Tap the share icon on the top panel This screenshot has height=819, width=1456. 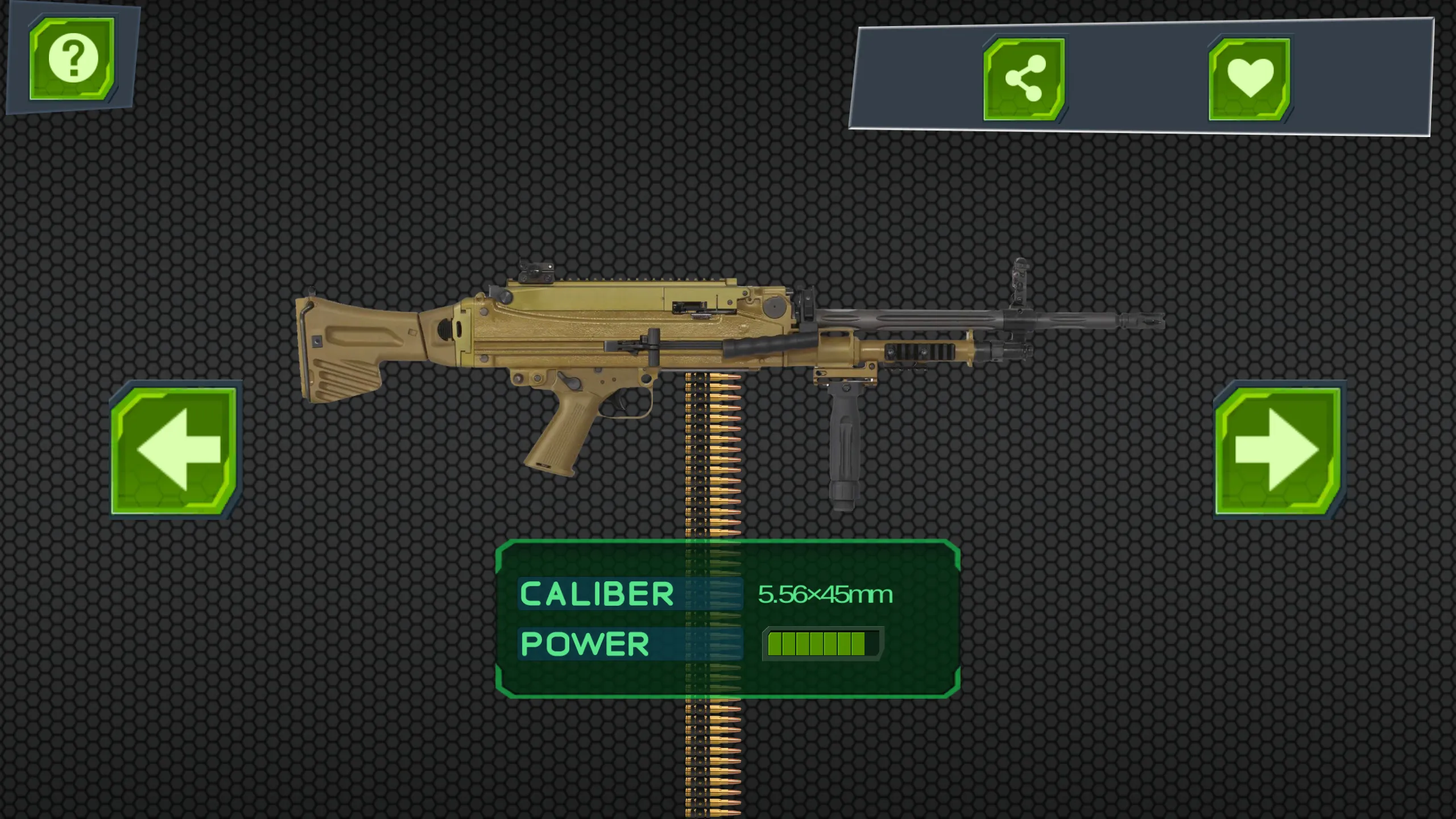coord(1024,80)
